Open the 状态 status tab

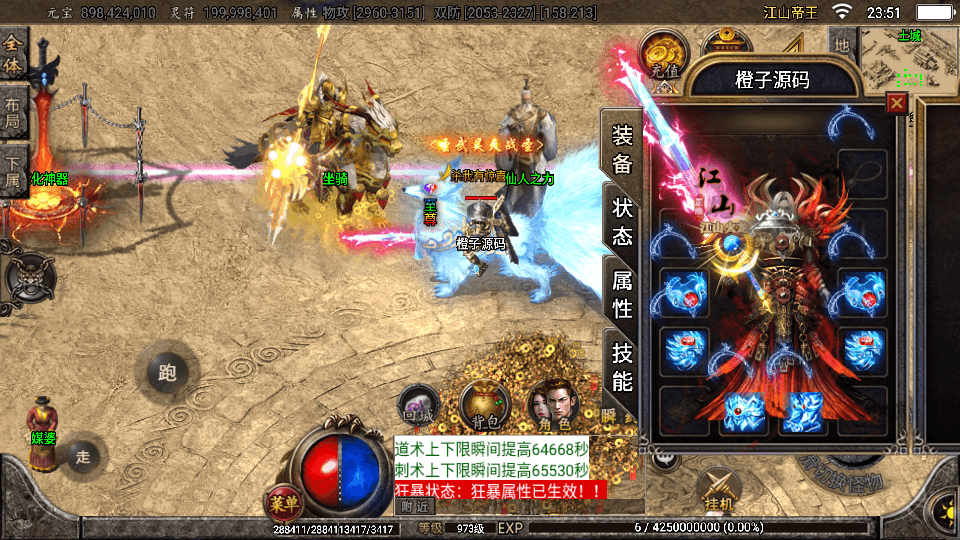[x=622, y=221]
